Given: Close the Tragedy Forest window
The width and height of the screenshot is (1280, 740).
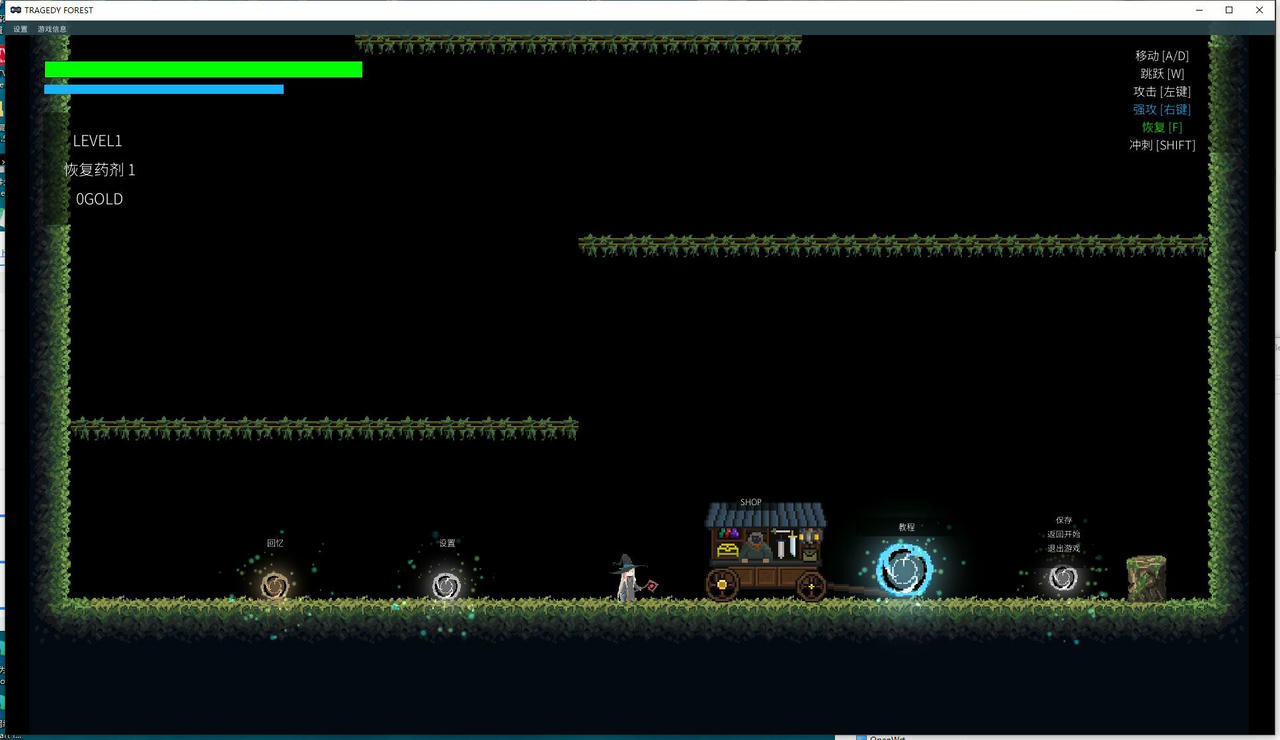Looking at the screenshot, I should (1259, 10).
